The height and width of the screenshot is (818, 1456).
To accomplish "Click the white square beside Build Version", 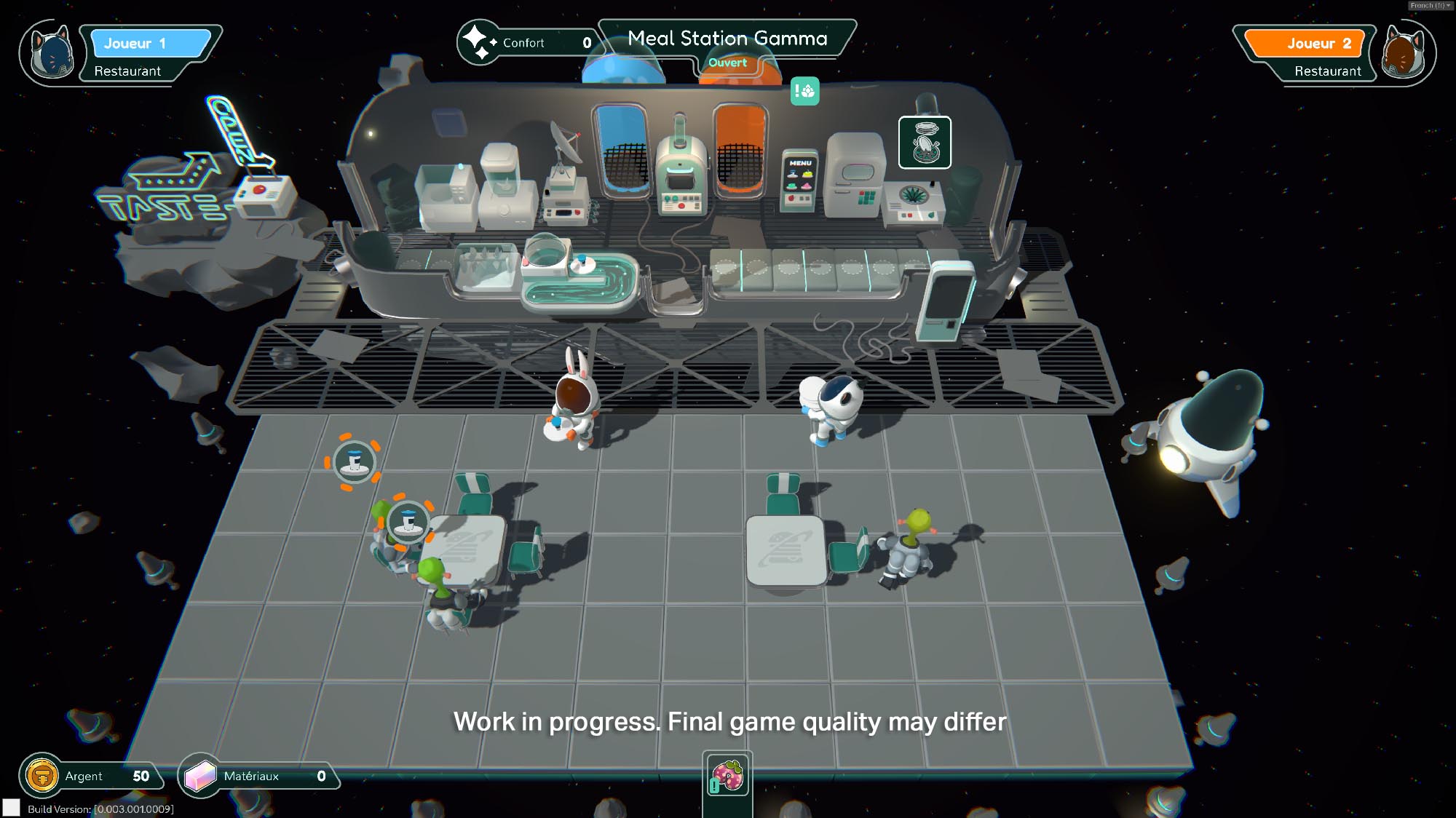I will point(11,807).
